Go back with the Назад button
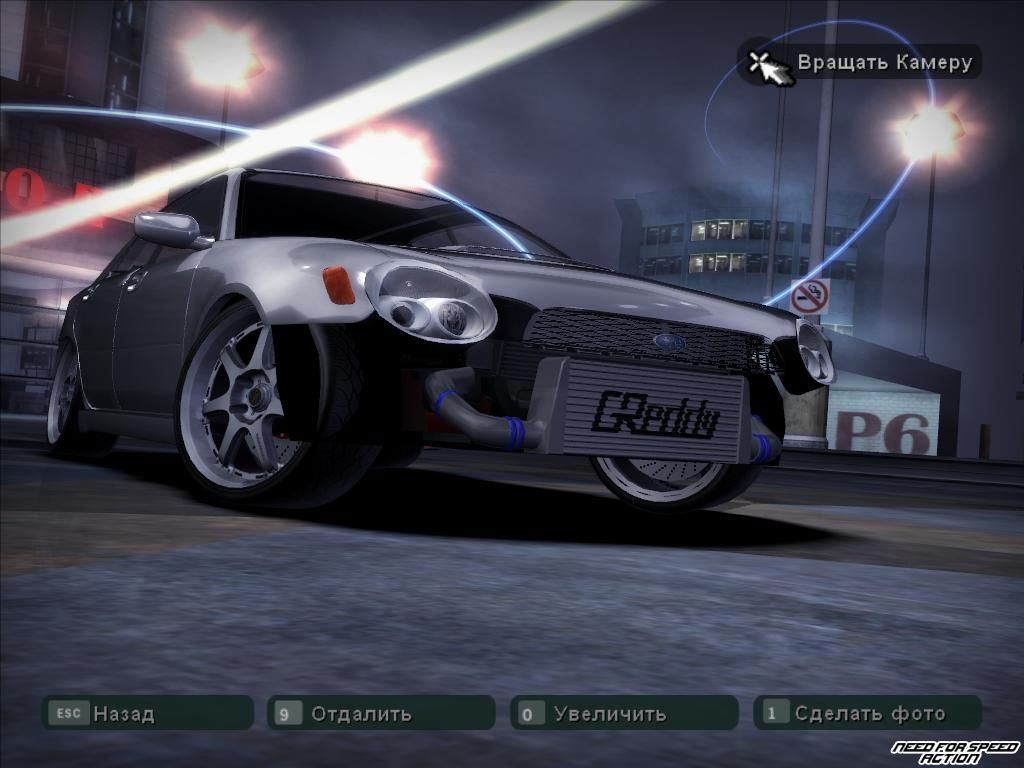Viewport: 1024px width, 768px height. click(x=147, y=713)
